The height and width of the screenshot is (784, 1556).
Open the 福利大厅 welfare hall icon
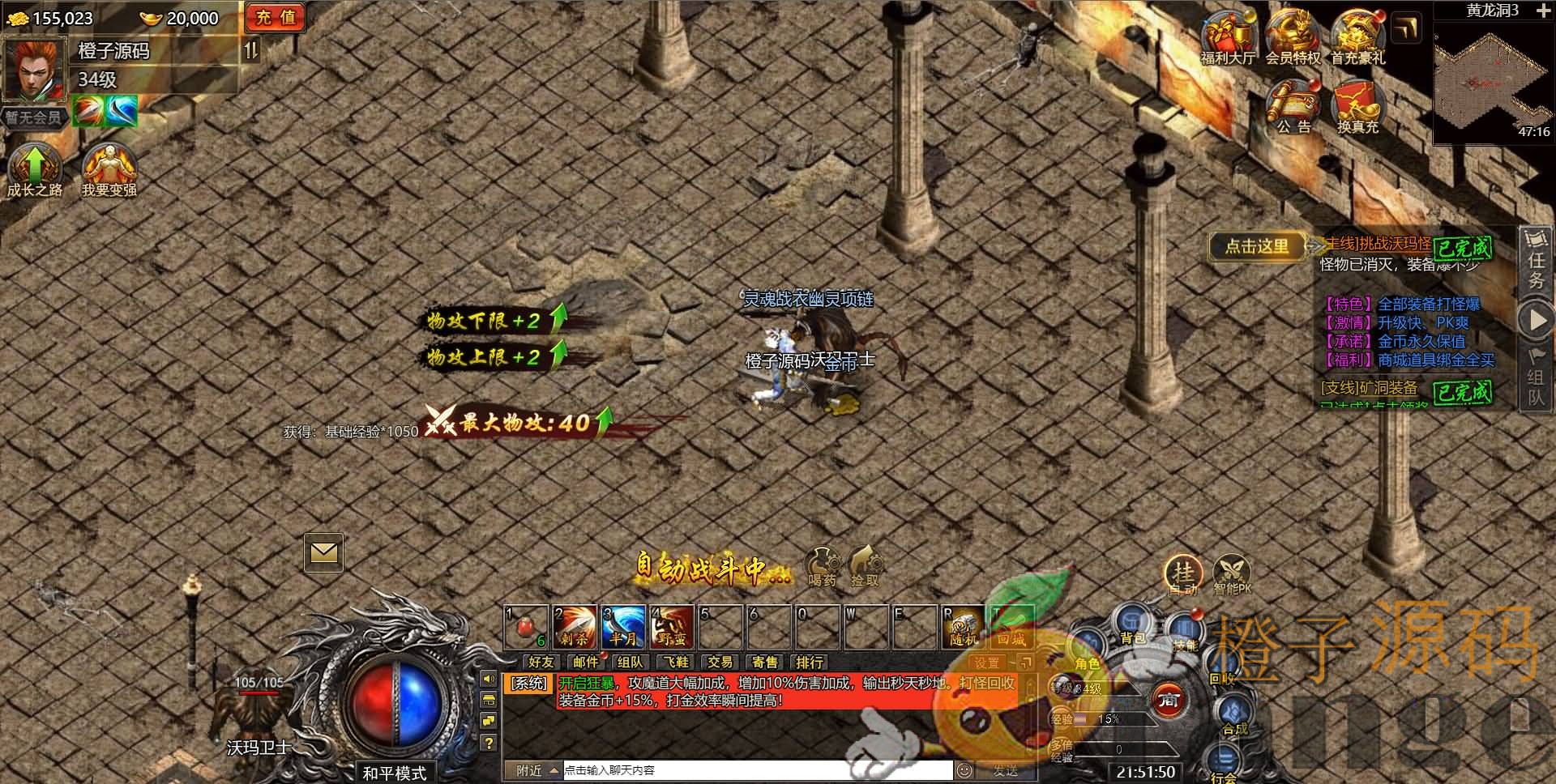(x=1228, y=37)
